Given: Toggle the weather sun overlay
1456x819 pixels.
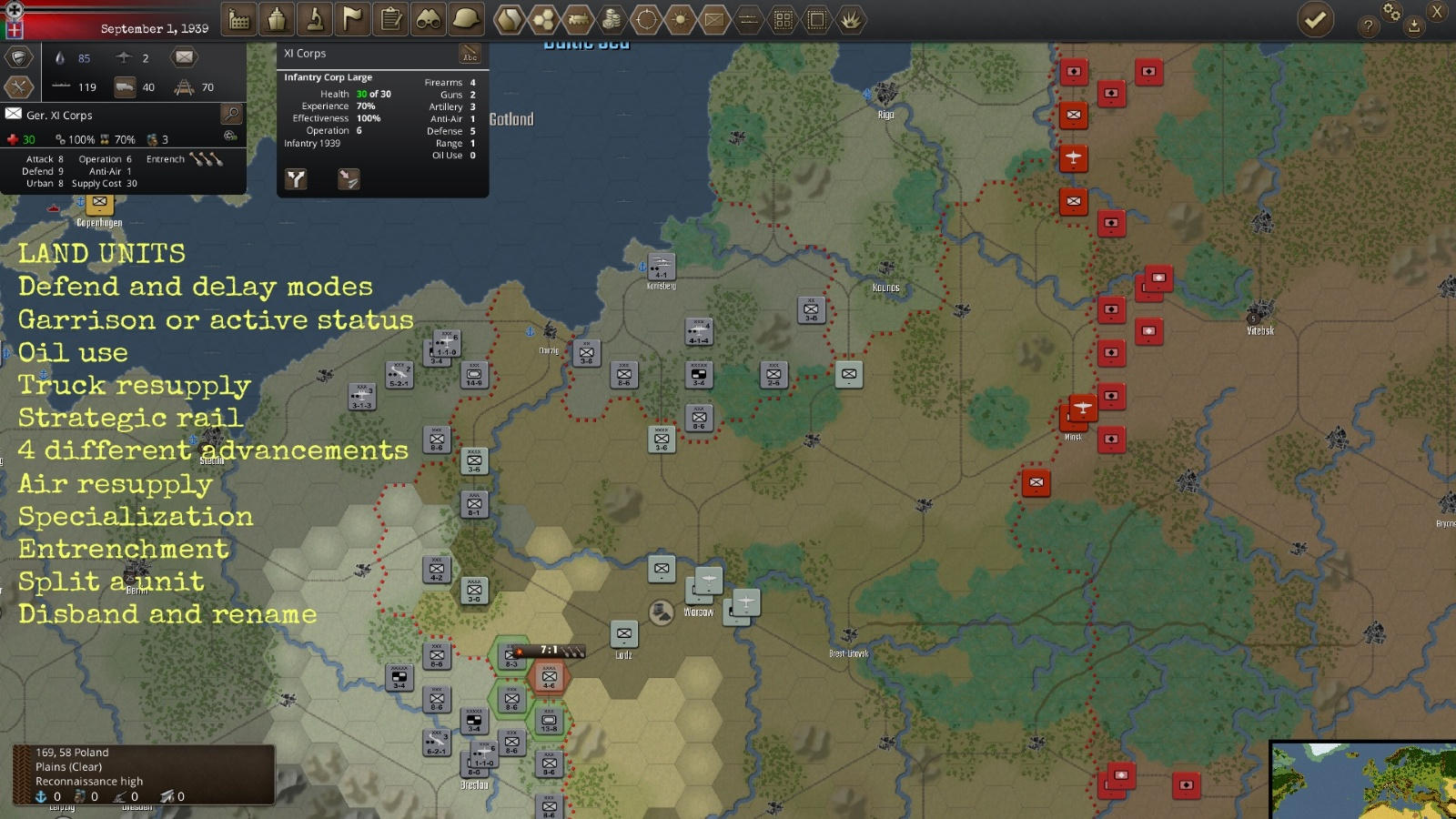Looking at the screenshot, I should (x=679, y=20).
